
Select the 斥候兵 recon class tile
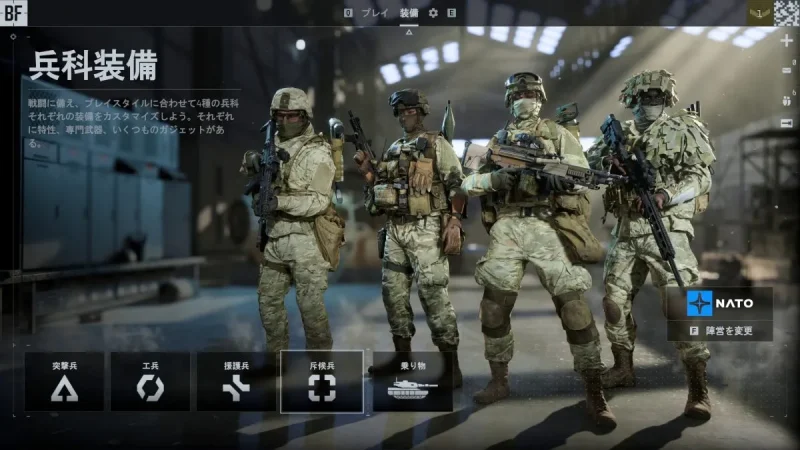(321, 381)
